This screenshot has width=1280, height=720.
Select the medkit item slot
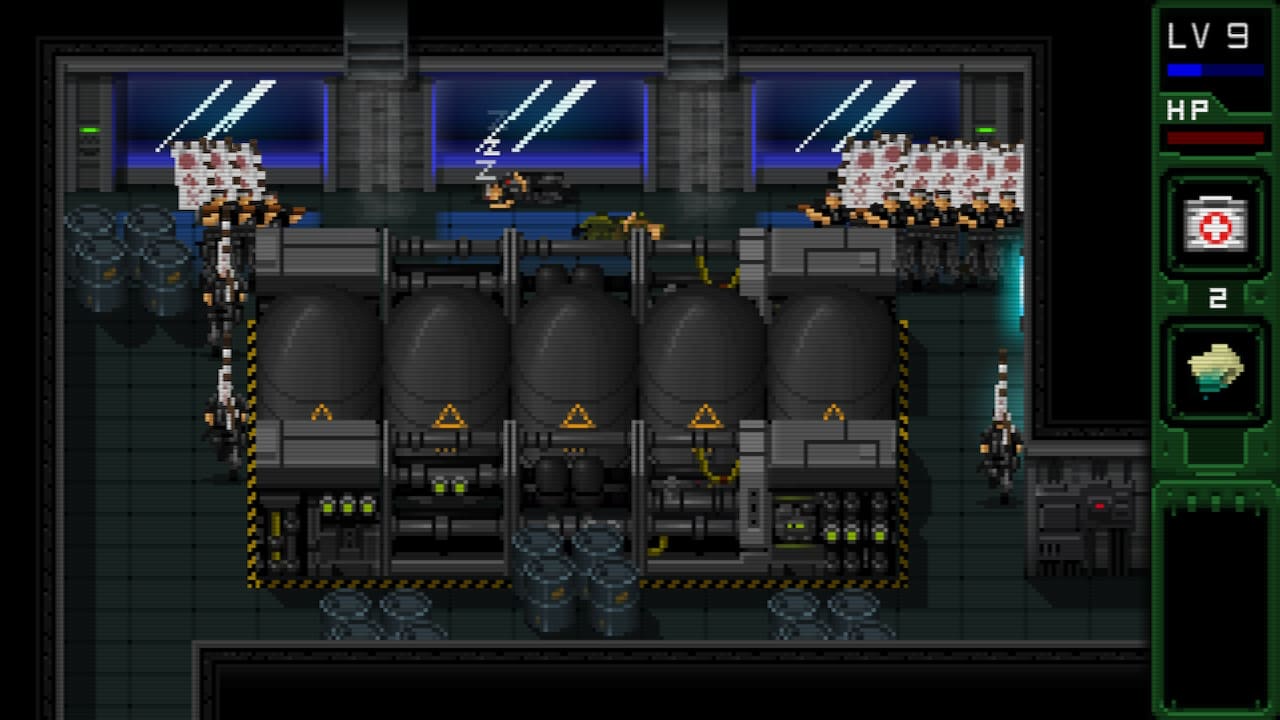[1215, 224]
